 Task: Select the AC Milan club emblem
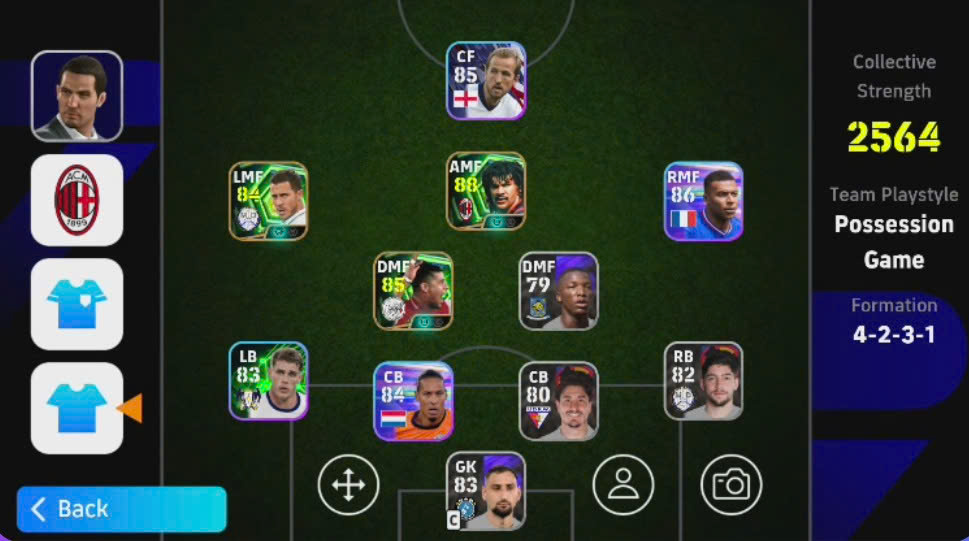click(77, 200)
